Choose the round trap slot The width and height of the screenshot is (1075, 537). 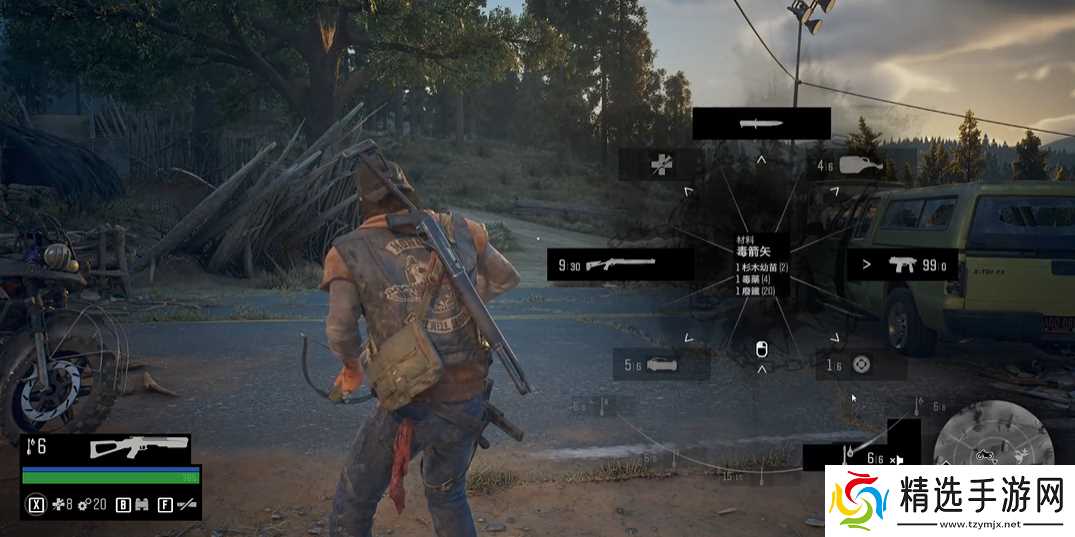pyautogui.click(x=861, y=365)
